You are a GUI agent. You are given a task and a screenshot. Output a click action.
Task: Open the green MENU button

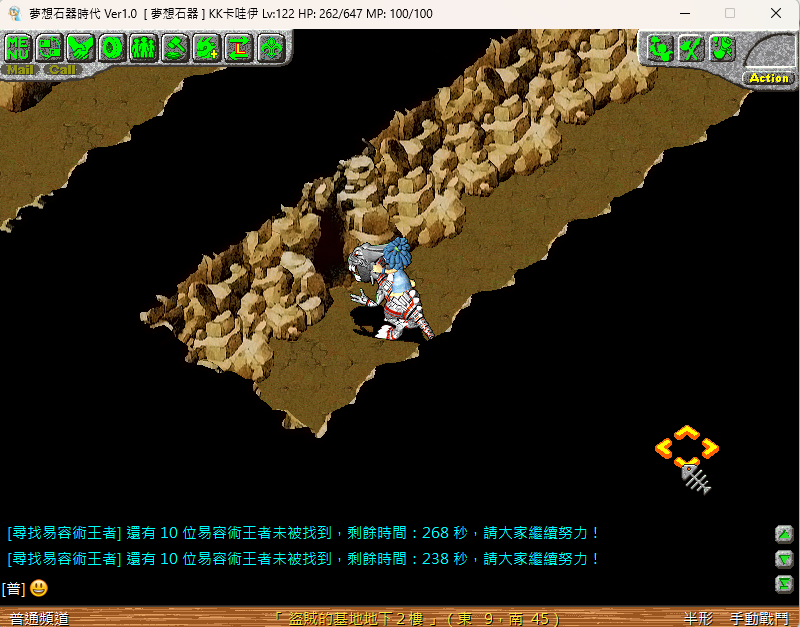(19, 47)
